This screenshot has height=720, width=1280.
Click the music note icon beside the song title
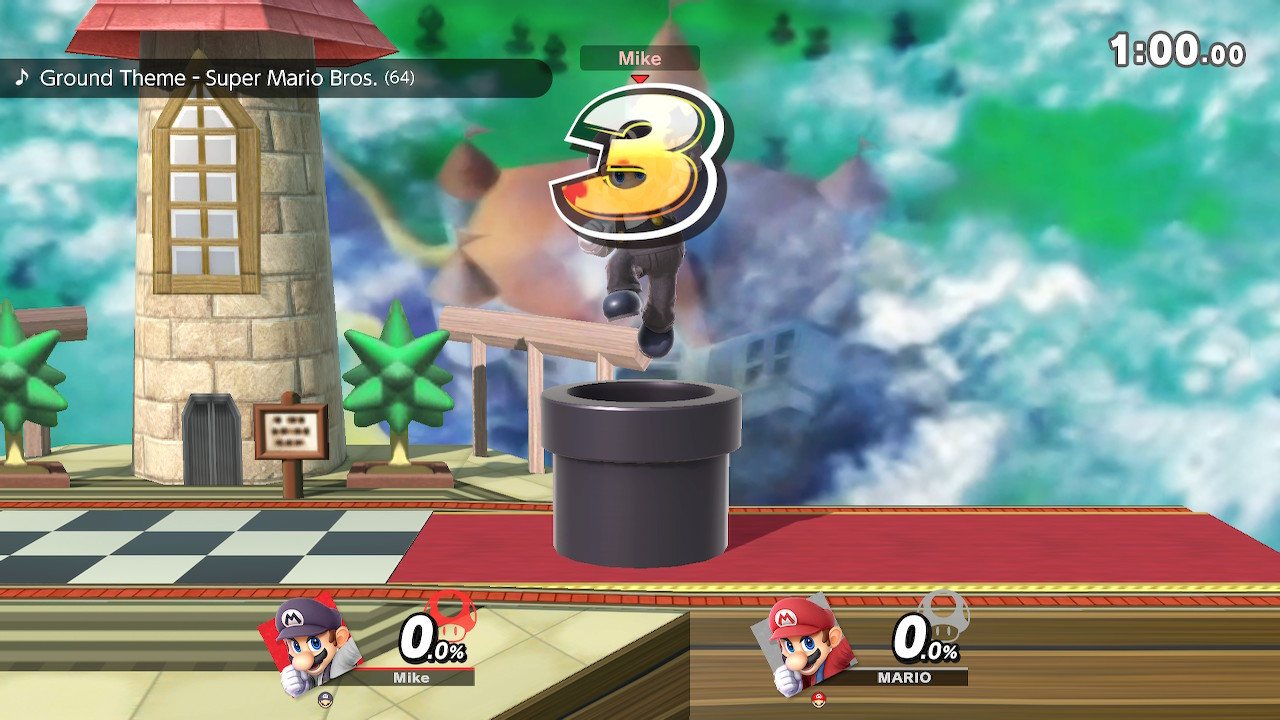[23, 76]
